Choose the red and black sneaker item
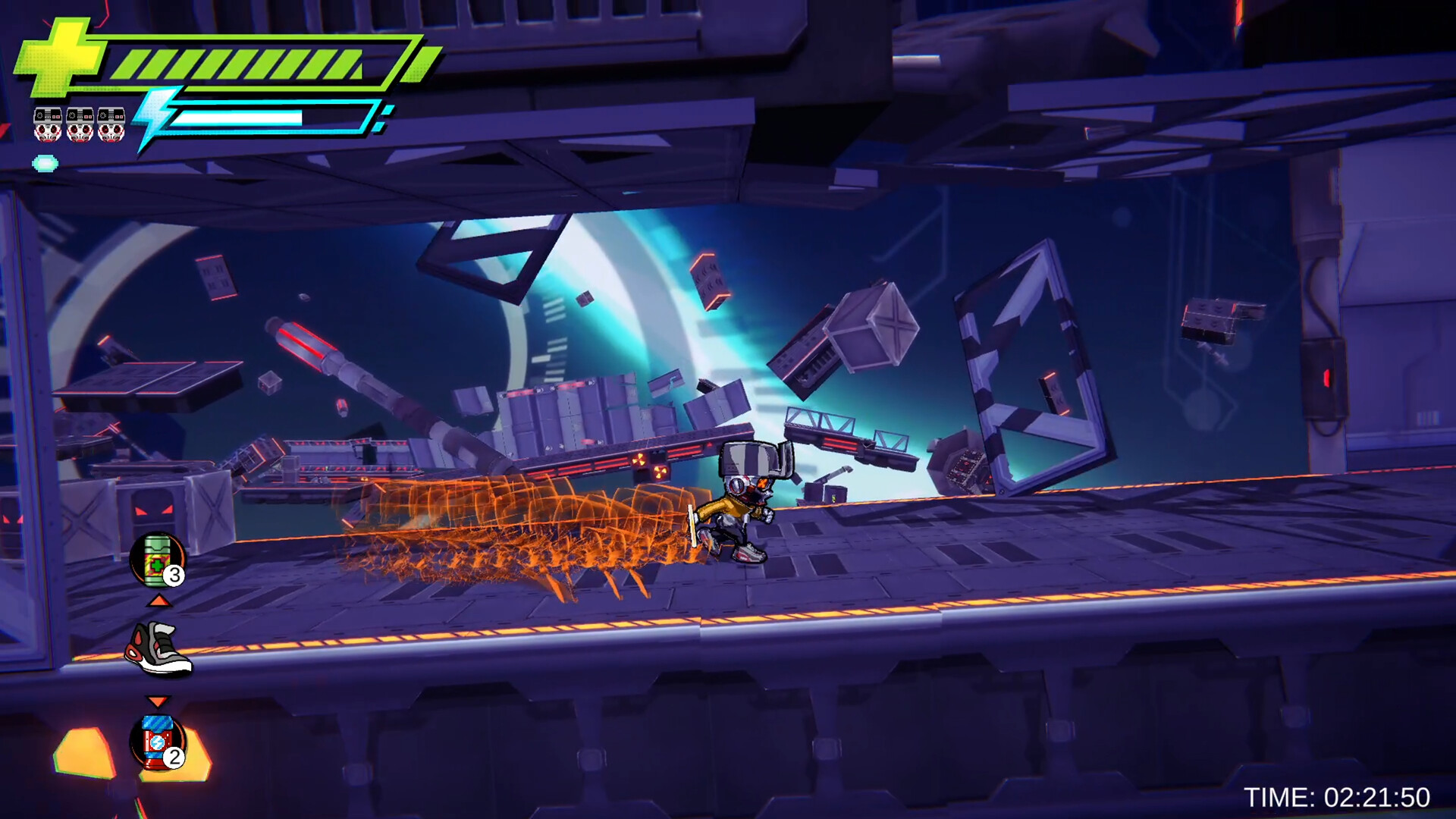 point(158,649)
